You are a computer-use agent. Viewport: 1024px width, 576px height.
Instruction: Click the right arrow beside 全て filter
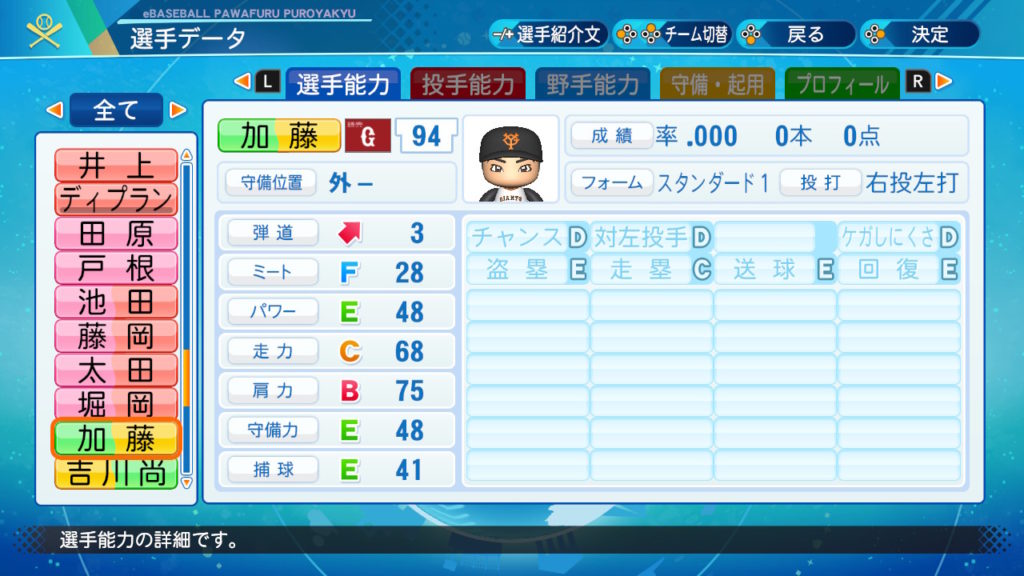(178, 110)
